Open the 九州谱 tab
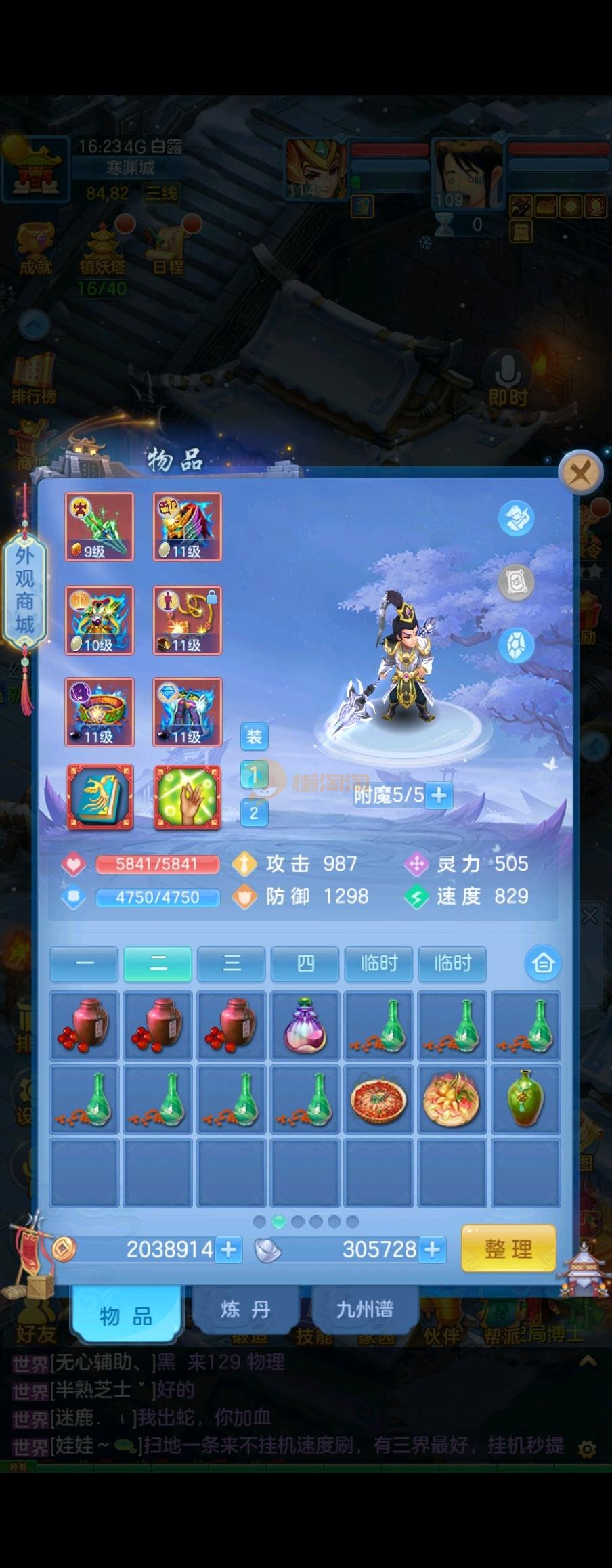The height and width of the screenshot is (1568, 612). coord(365,1309)
